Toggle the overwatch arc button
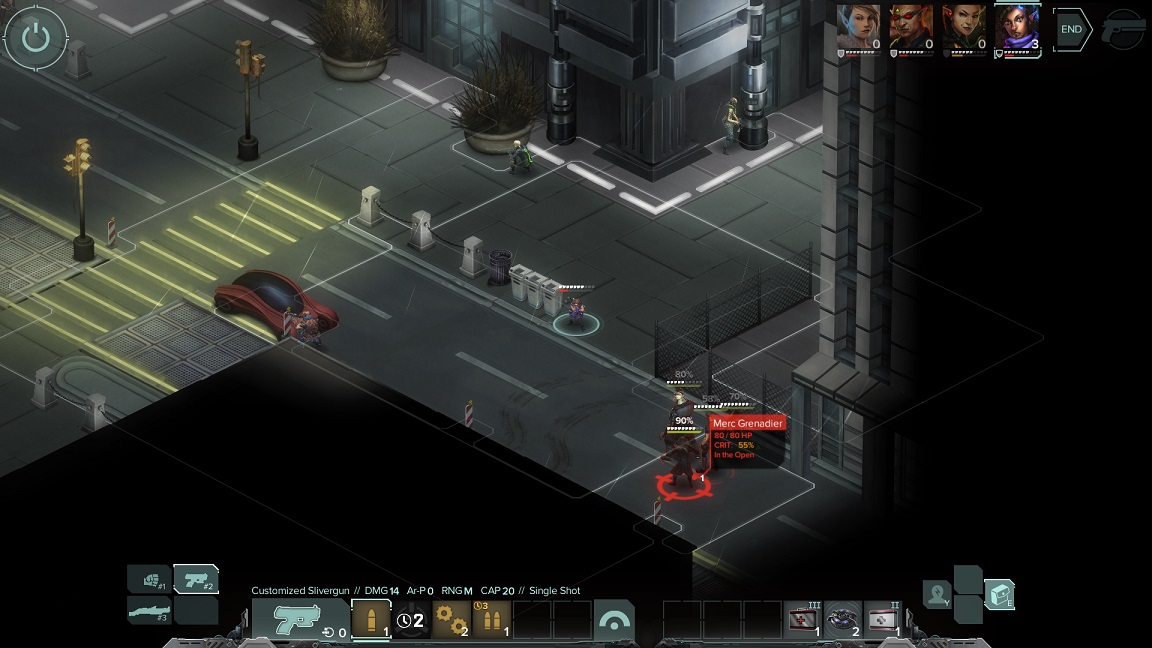The width and height of the screenshot is (1152, 648). point(614,619)
